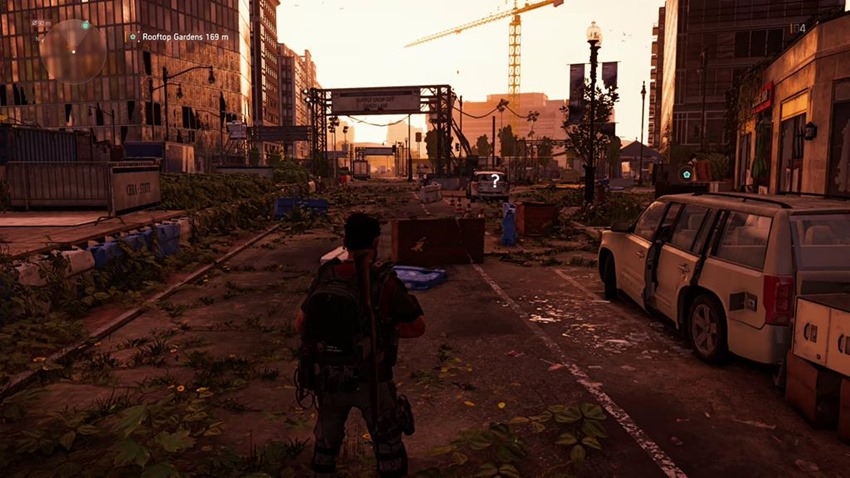Click the green objective marker on the minimap
The width and height of the screenshot is (850, 478).
click(x=85, y=24)
